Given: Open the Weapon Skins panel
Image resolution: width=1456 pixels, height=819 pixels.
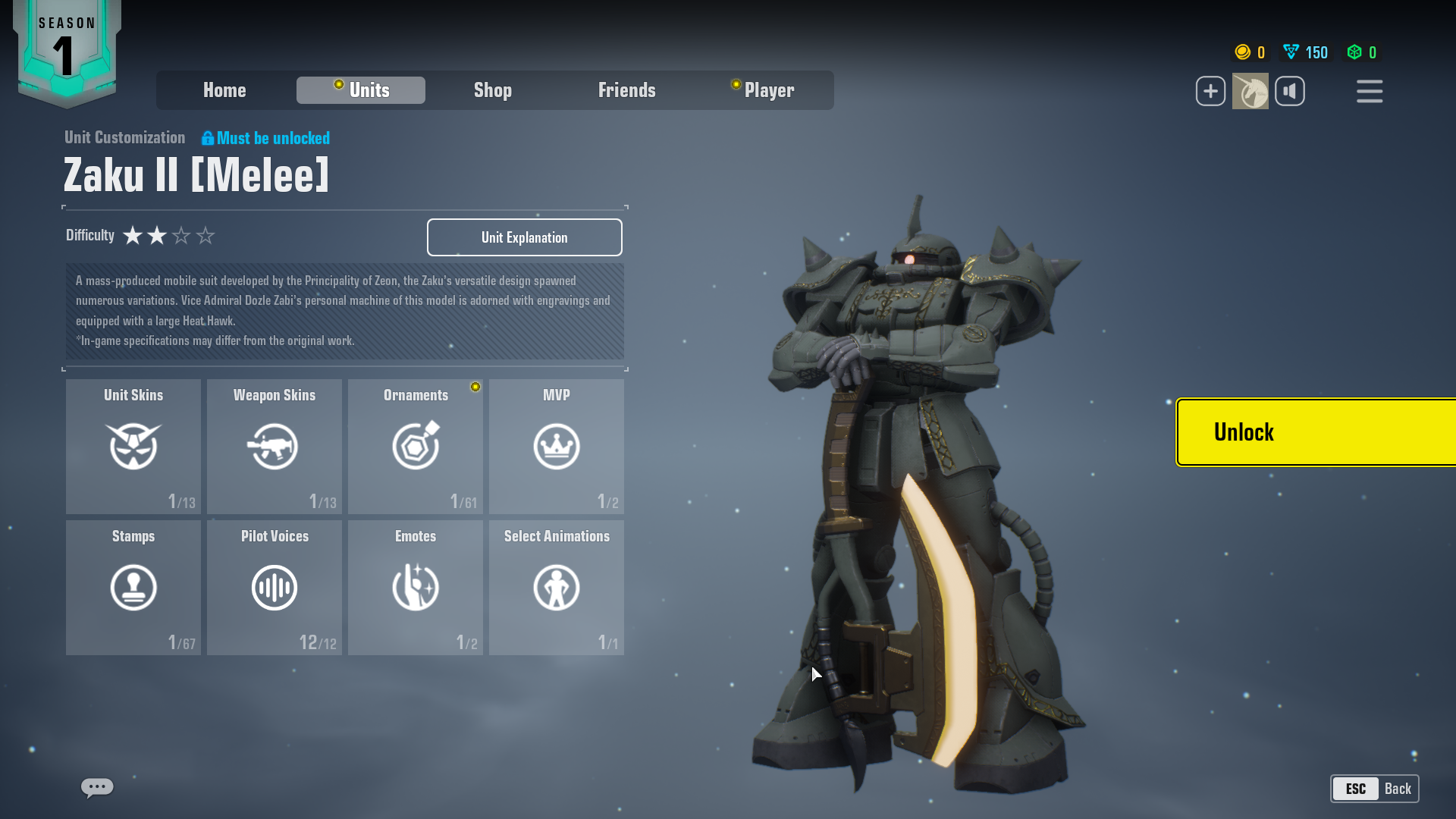Looking at the screenshot, I should 275,447.
